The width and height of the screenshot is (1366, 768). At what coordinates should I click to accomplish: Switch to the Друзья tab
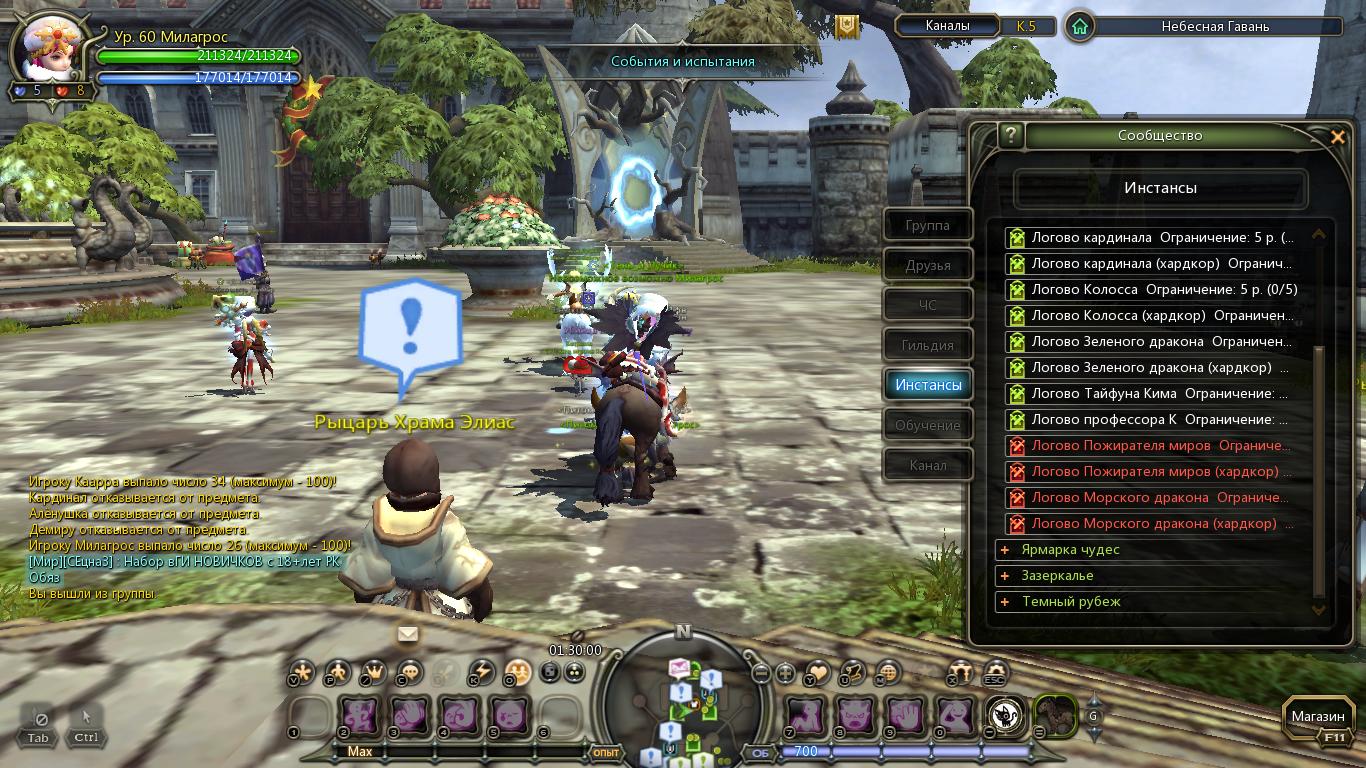point(927,266)
